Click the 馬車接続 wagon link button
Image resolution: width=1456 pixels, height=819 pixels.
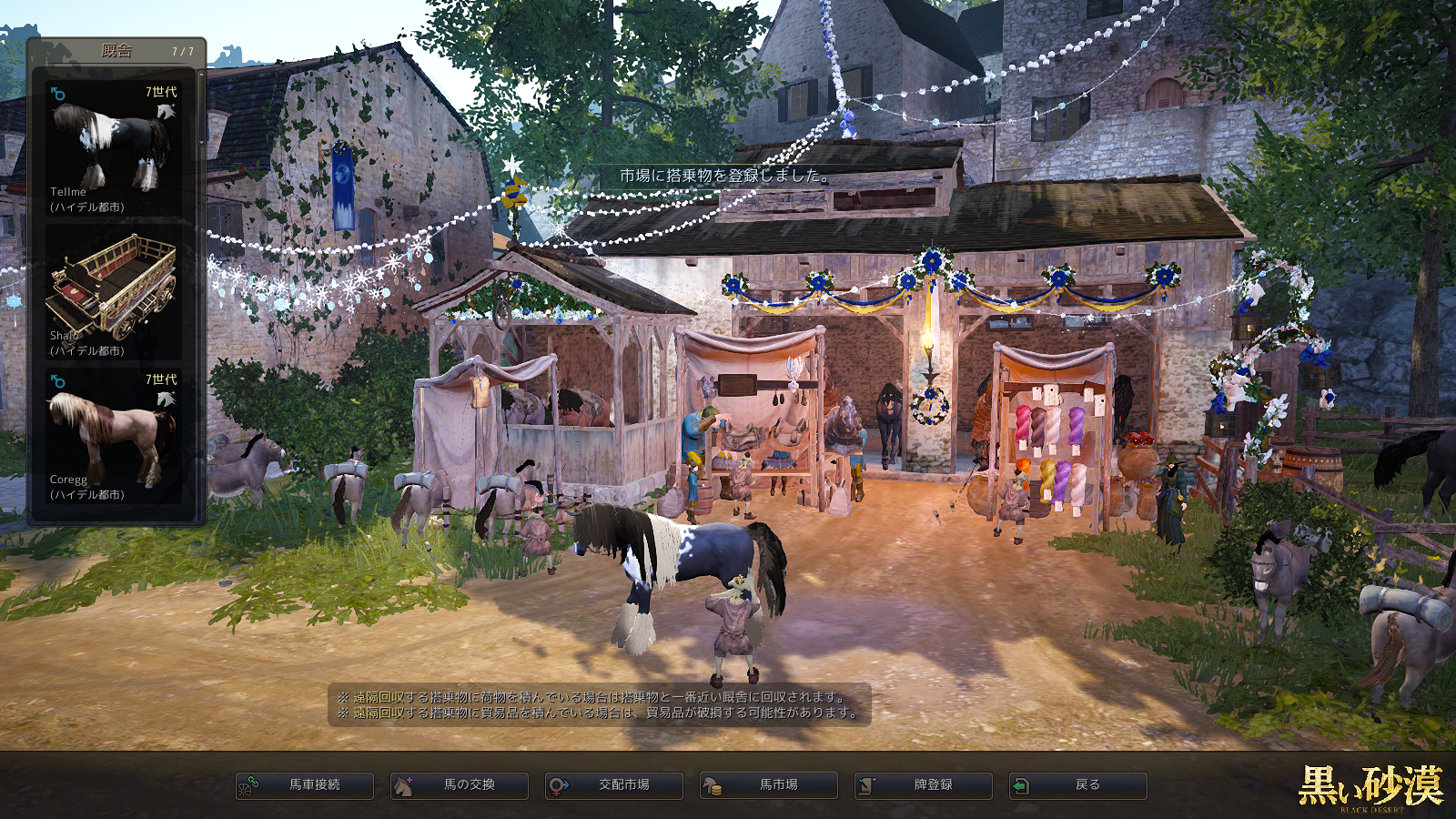click(305, 785)
